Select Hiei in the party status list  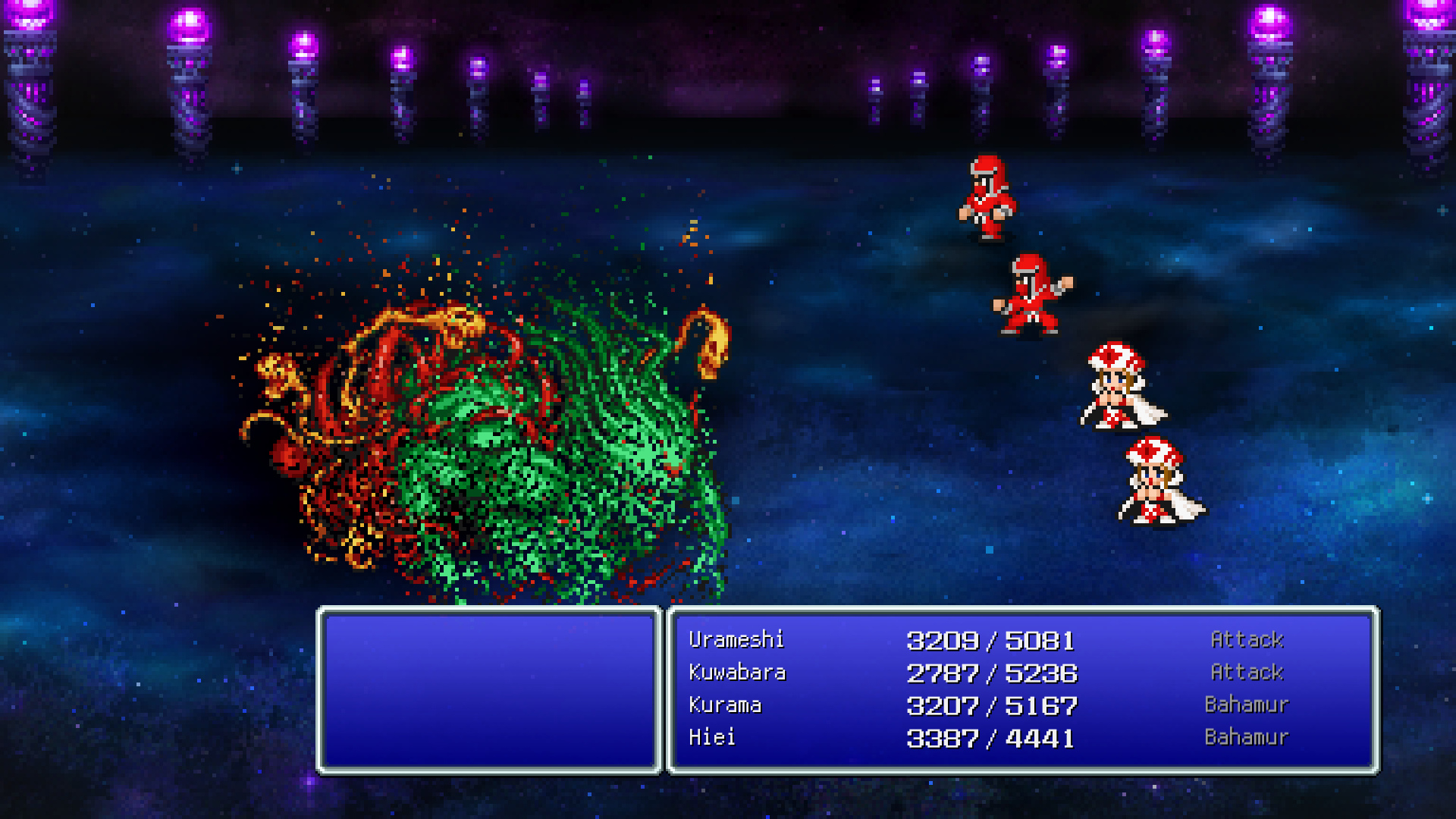click(711, 737)
